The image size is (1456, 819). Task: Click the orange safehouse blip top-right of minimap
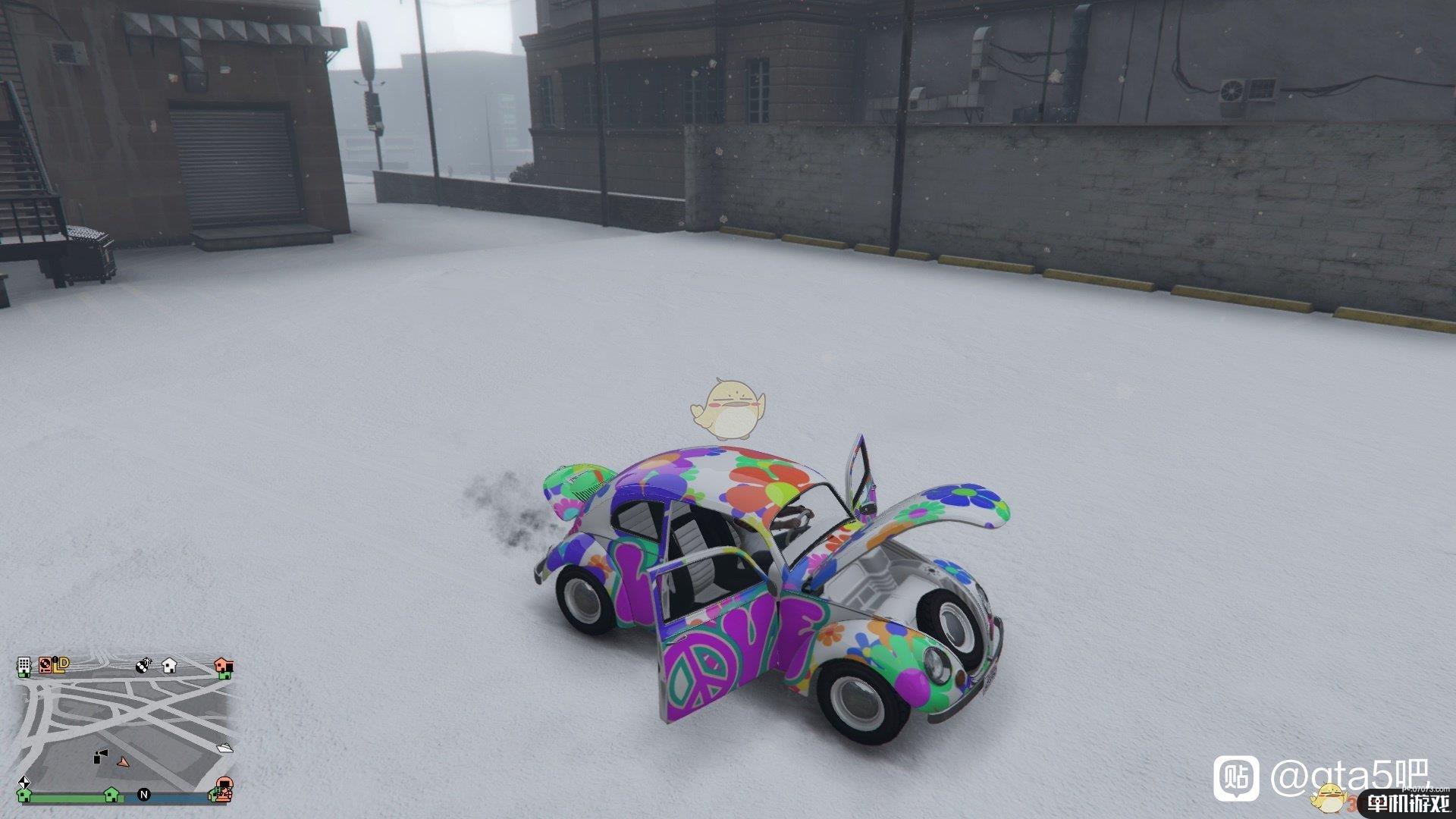224,667
